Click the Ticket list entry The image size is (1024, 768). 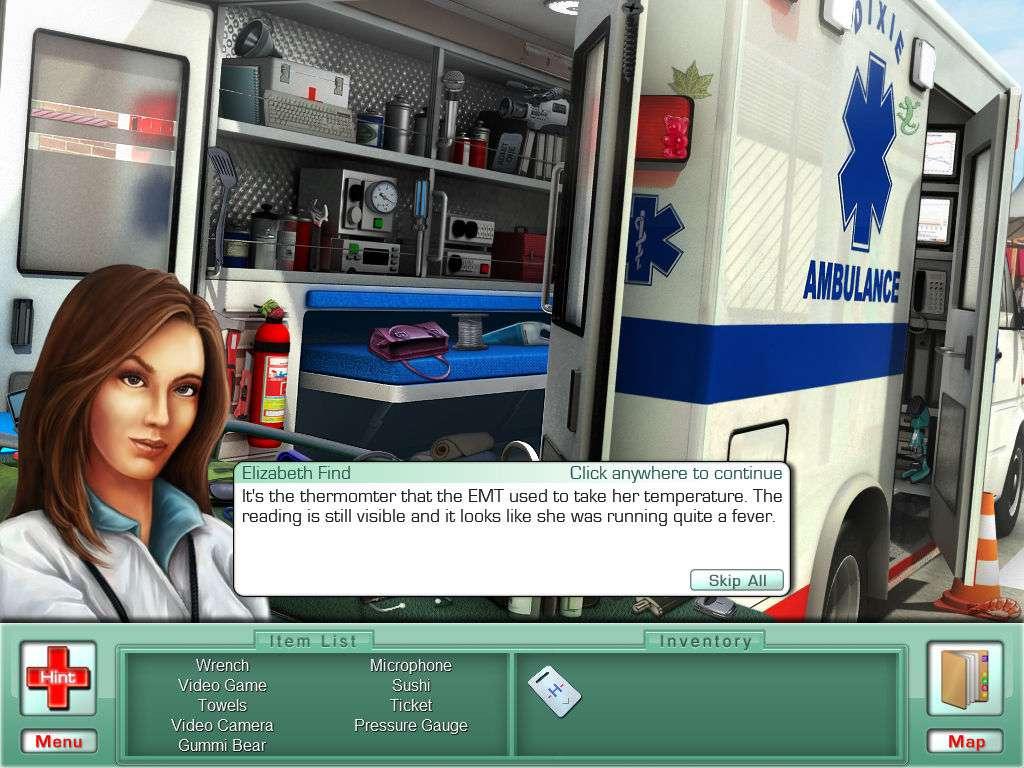tap(411, 705)
